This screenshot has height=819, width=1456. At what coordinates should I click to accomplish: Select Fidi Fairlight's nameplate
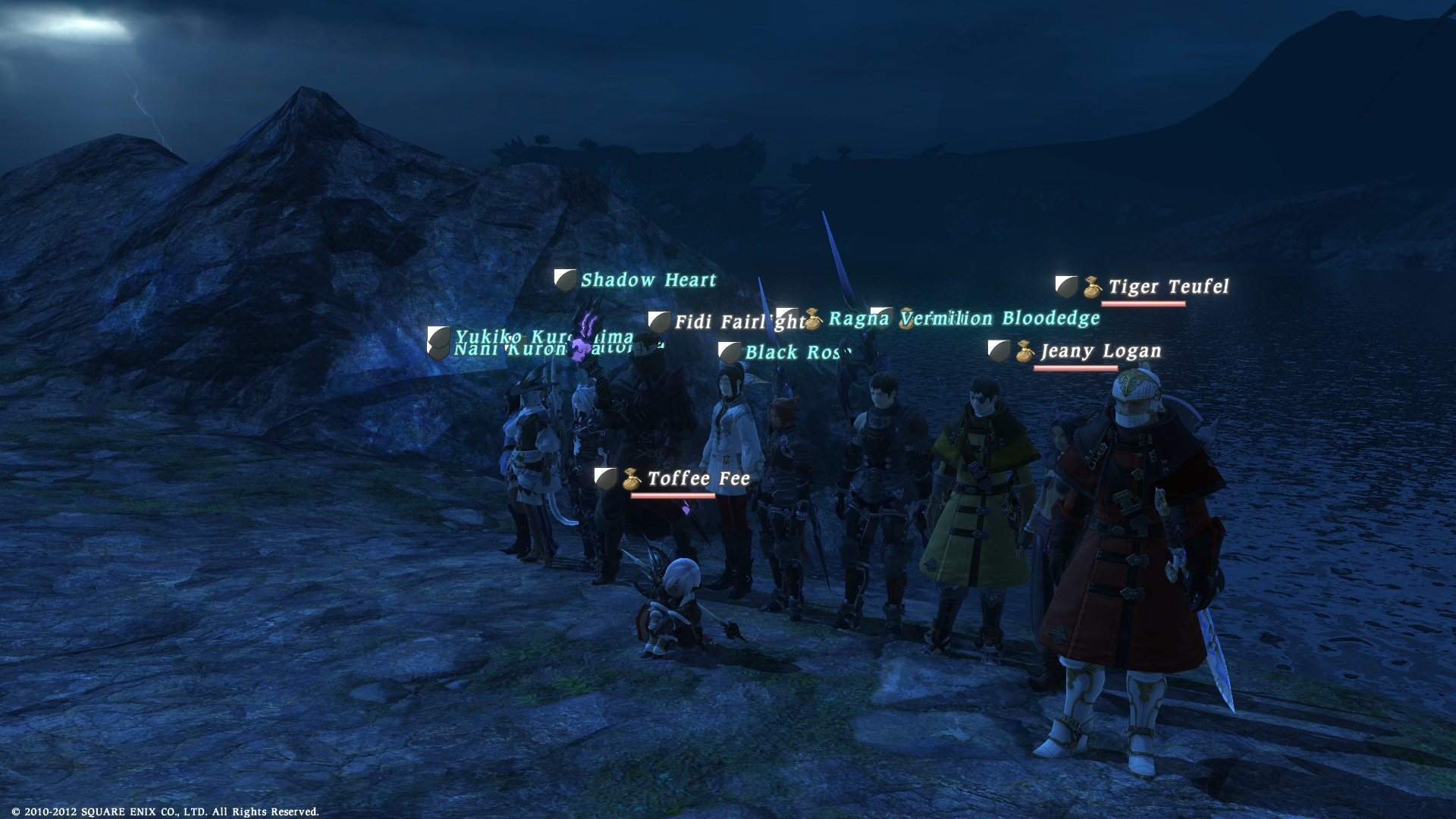[738, 322]
